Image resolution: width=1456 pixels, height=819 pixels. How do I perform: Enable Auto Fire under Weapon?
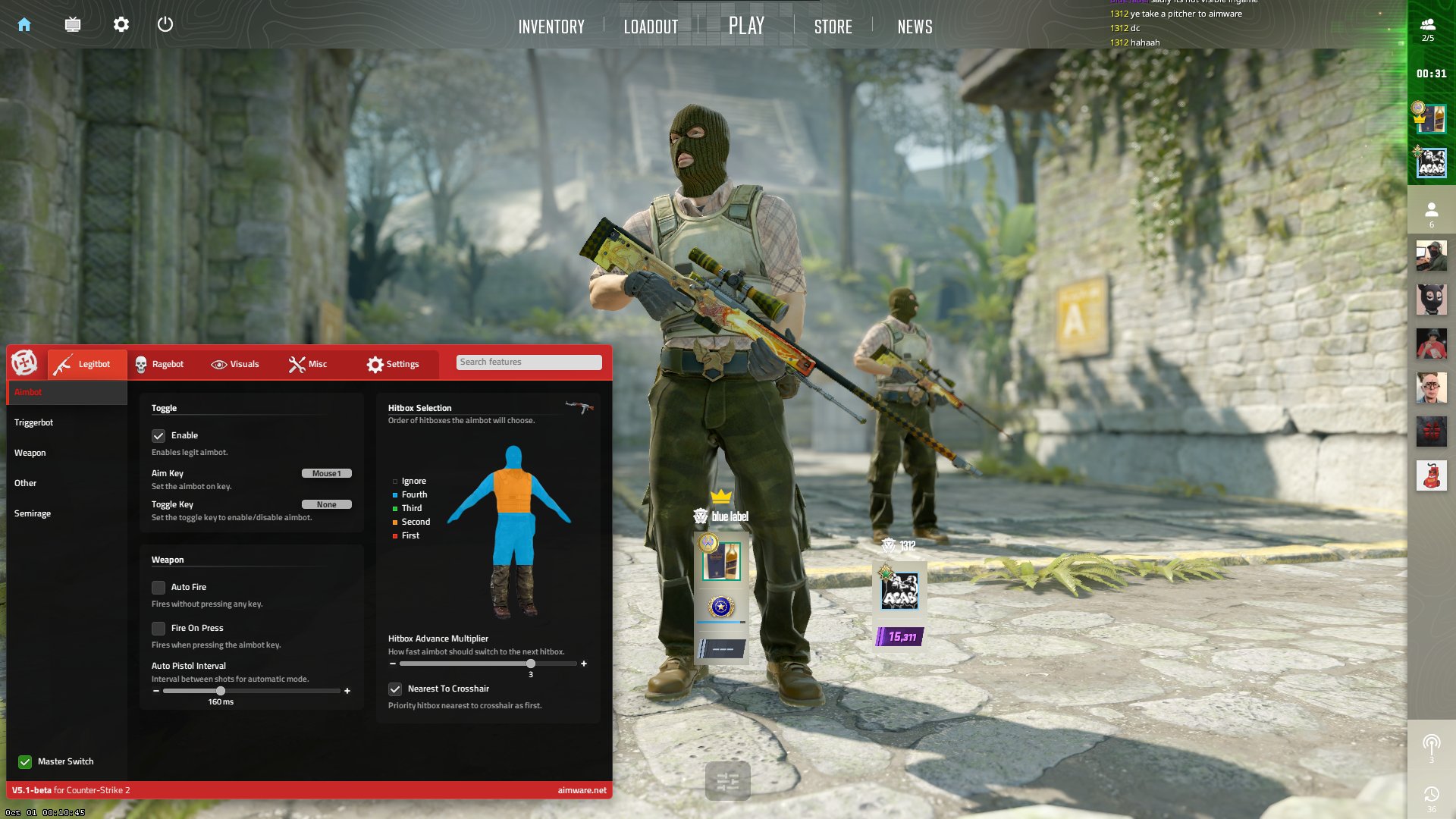[159, 587]
